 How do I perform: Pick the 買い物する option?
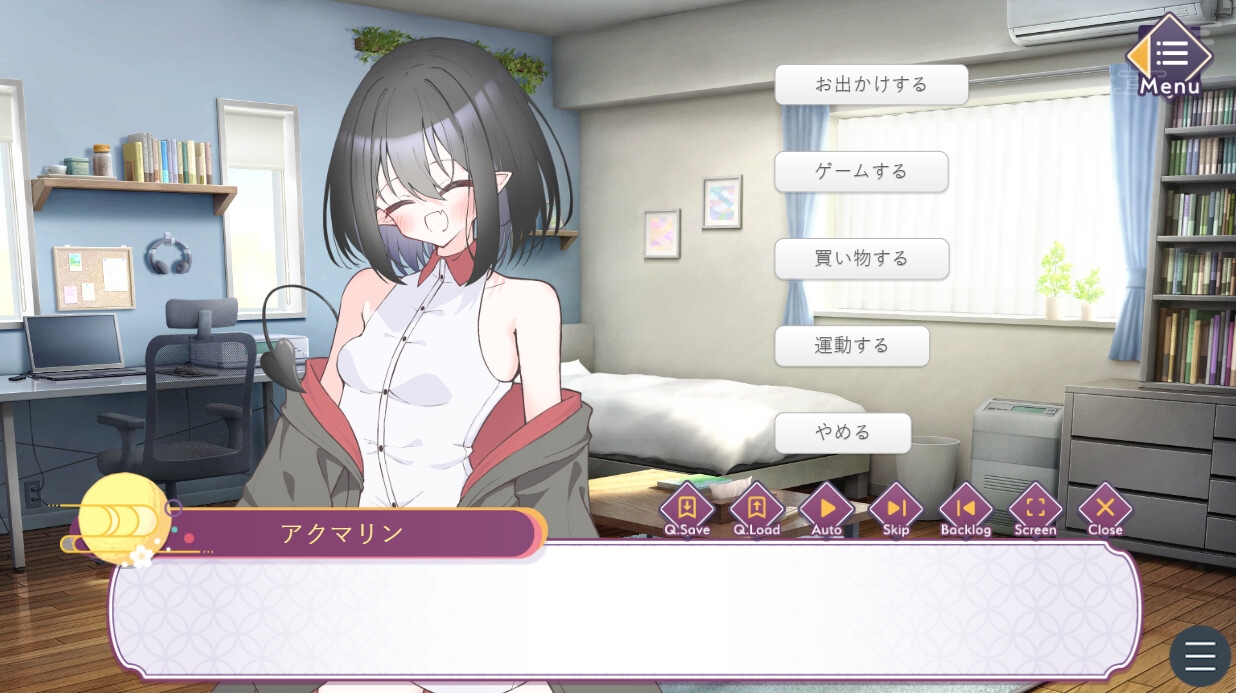(x=861, y=259)
